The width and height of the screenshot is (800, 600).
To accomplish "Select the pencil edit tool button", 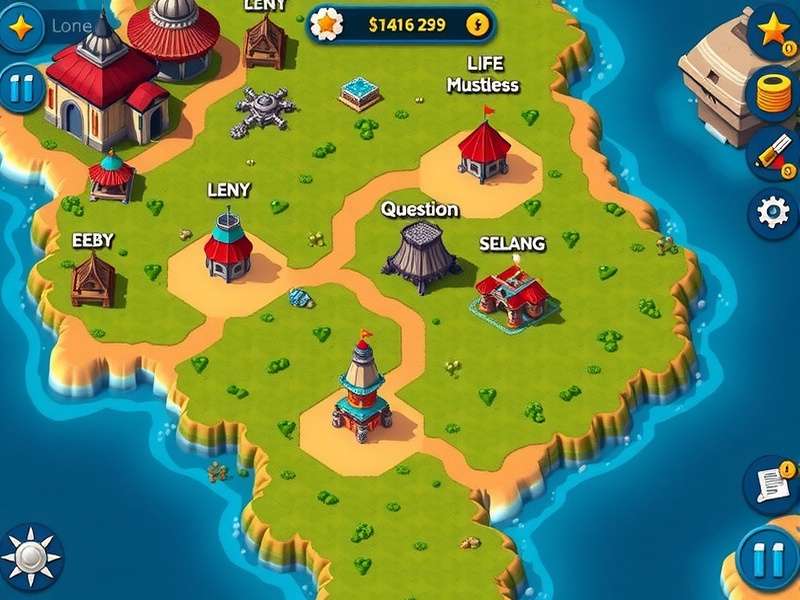I will 774,154.
